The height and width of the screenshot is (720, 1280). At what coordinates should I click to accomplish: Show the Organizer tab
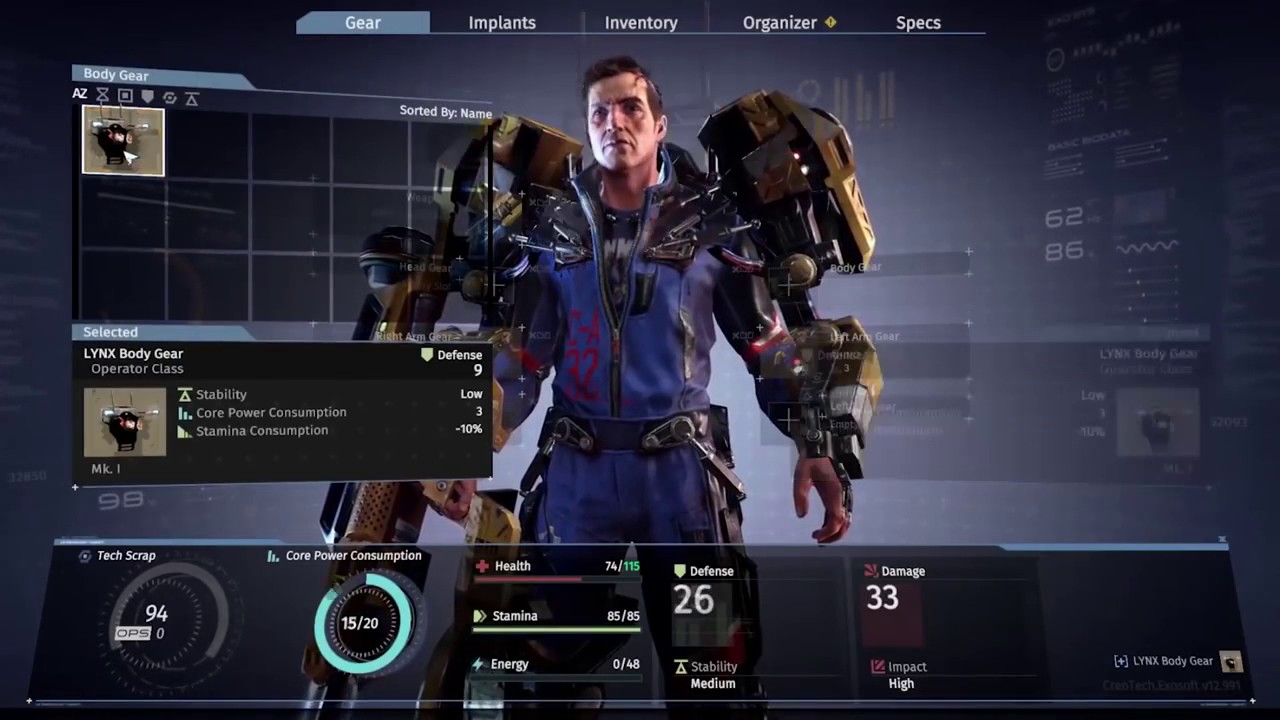click(x=780, y=22)
